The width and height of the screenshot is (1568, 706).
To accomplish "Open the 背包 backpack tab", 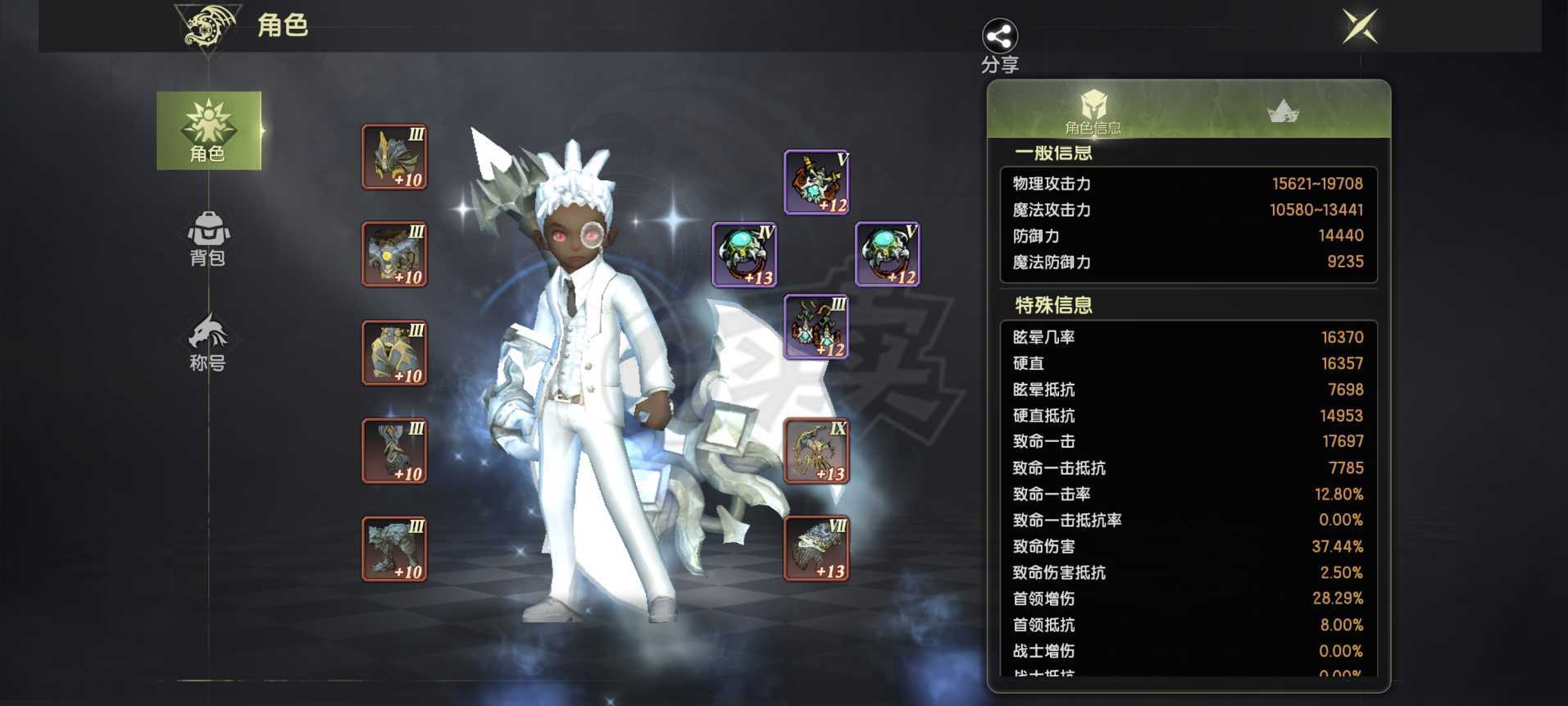I will tap(208, 237).
